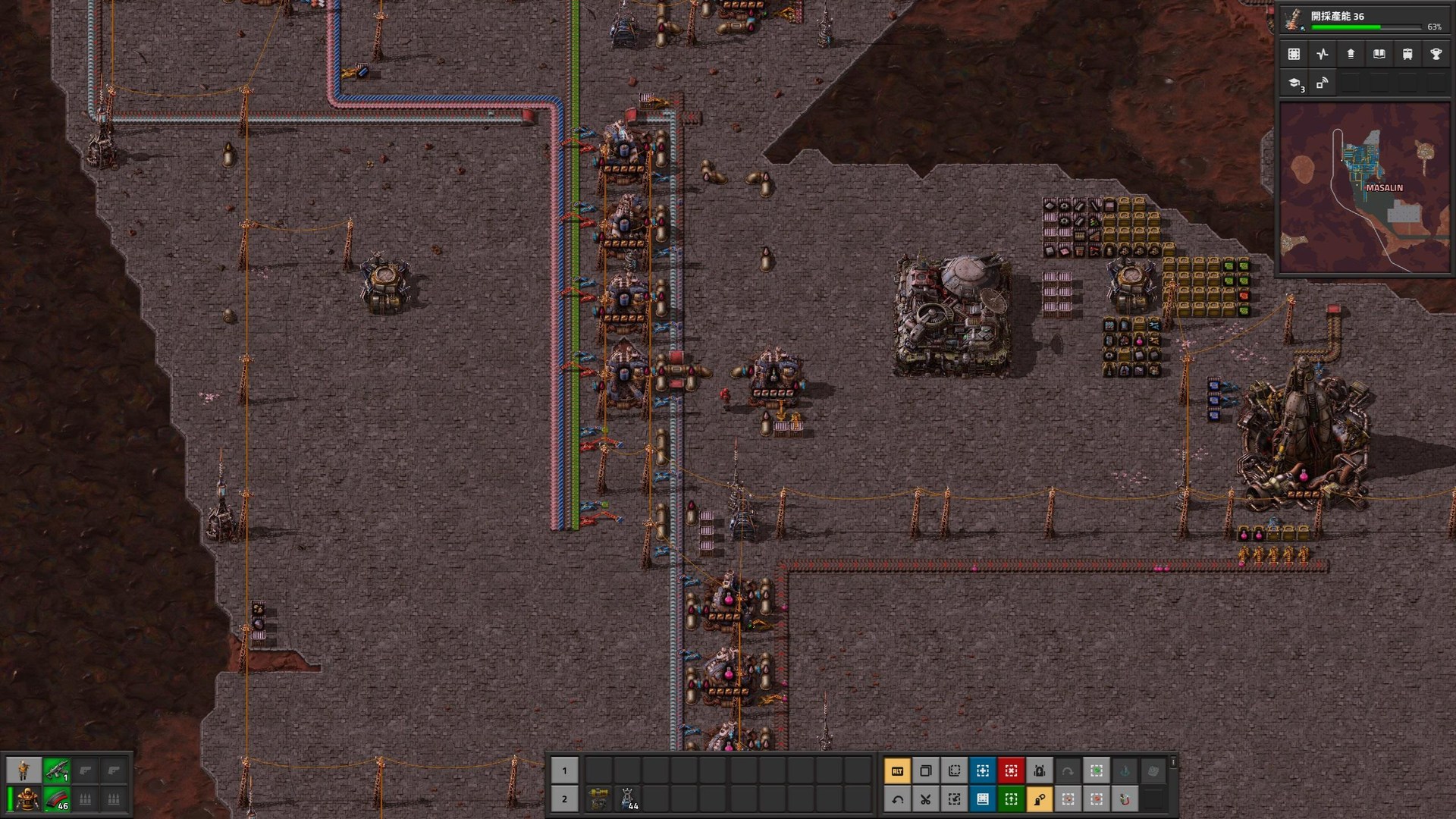This screenshot has height=819, width=1456.
Task: Use the cut tool in the shortcut bar
Action: point(924,799)
